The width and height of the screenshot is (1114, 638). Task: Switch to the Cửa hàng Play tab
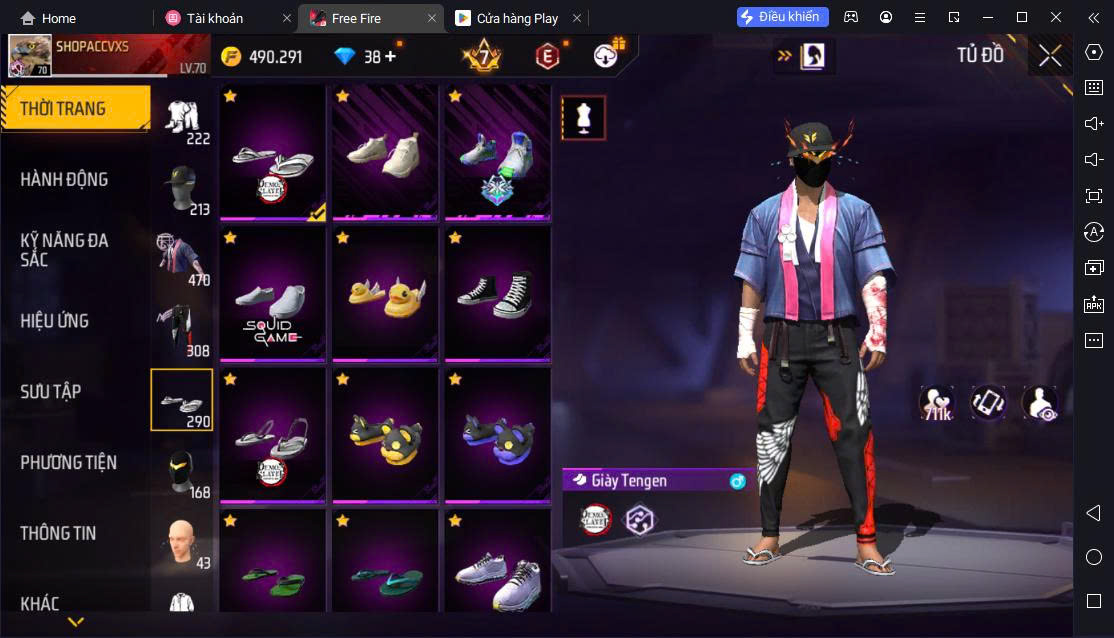pos(516,18)
